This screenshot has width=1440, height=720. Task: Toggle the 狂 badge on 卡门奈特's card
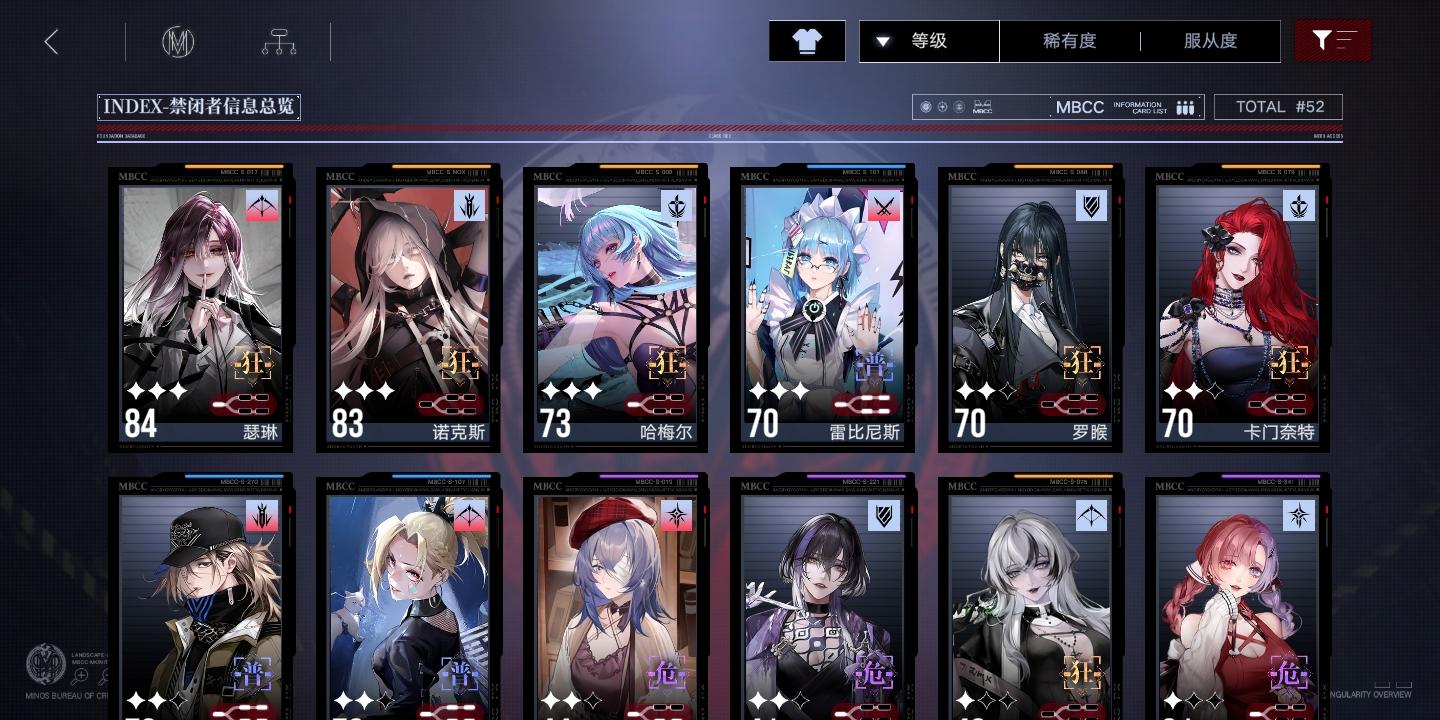[x=1288, y=363]
